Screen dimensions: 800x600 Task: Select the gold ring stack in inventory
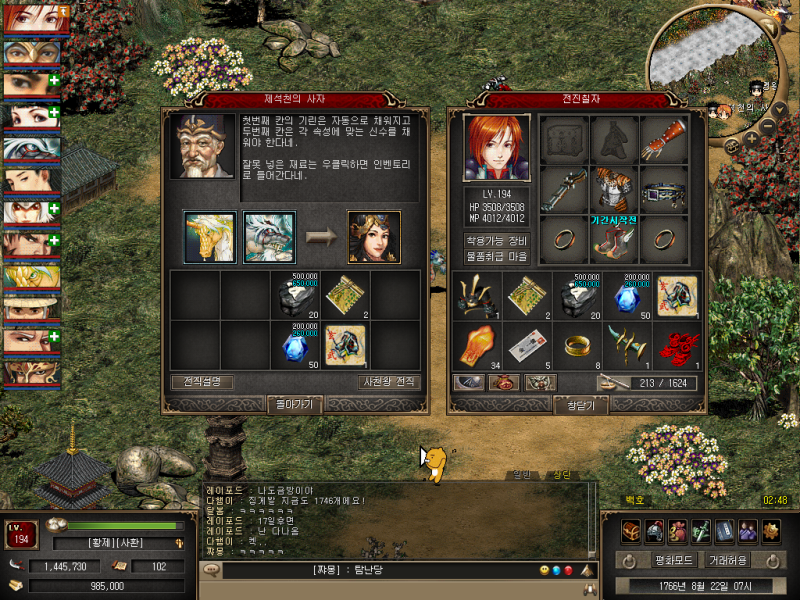(x=579, y=346)
